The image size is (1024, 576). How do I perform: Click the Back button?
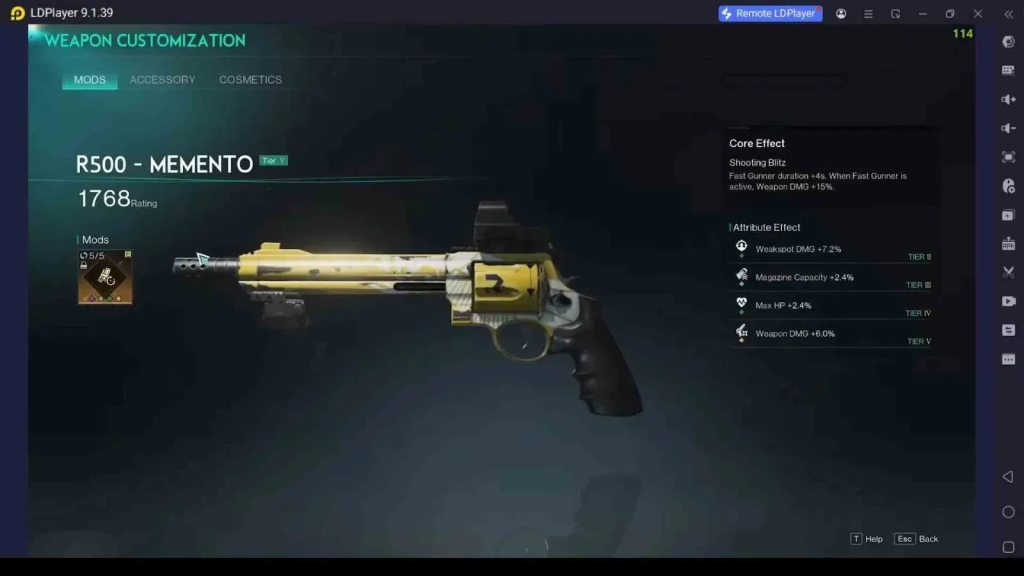point(917,539)
